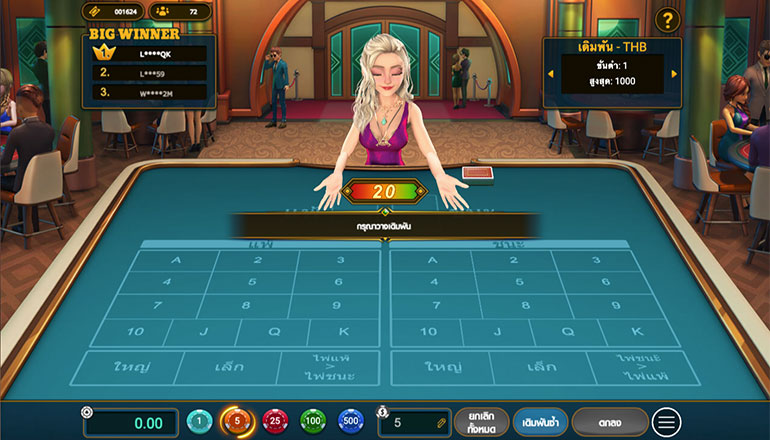
Task: Place a bet on เล็ก under ชนะ side
Action: 540,367
